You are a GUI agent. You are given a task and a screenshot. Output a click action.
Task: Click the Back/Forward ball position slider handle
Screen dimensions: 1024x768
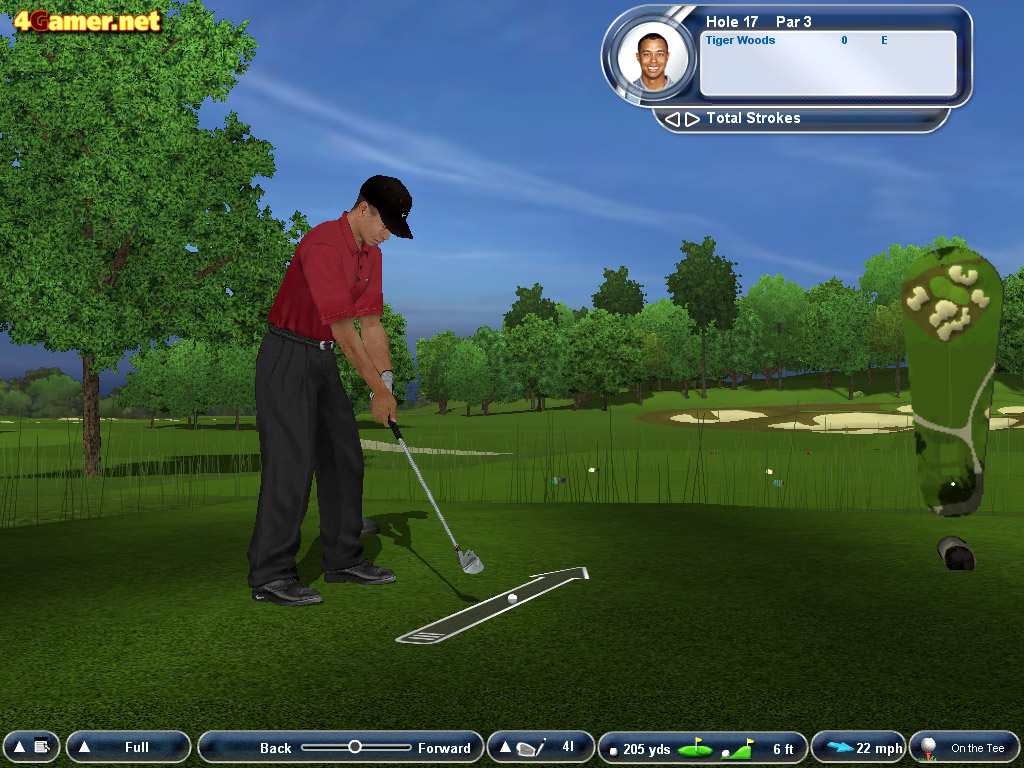(354, 747)
